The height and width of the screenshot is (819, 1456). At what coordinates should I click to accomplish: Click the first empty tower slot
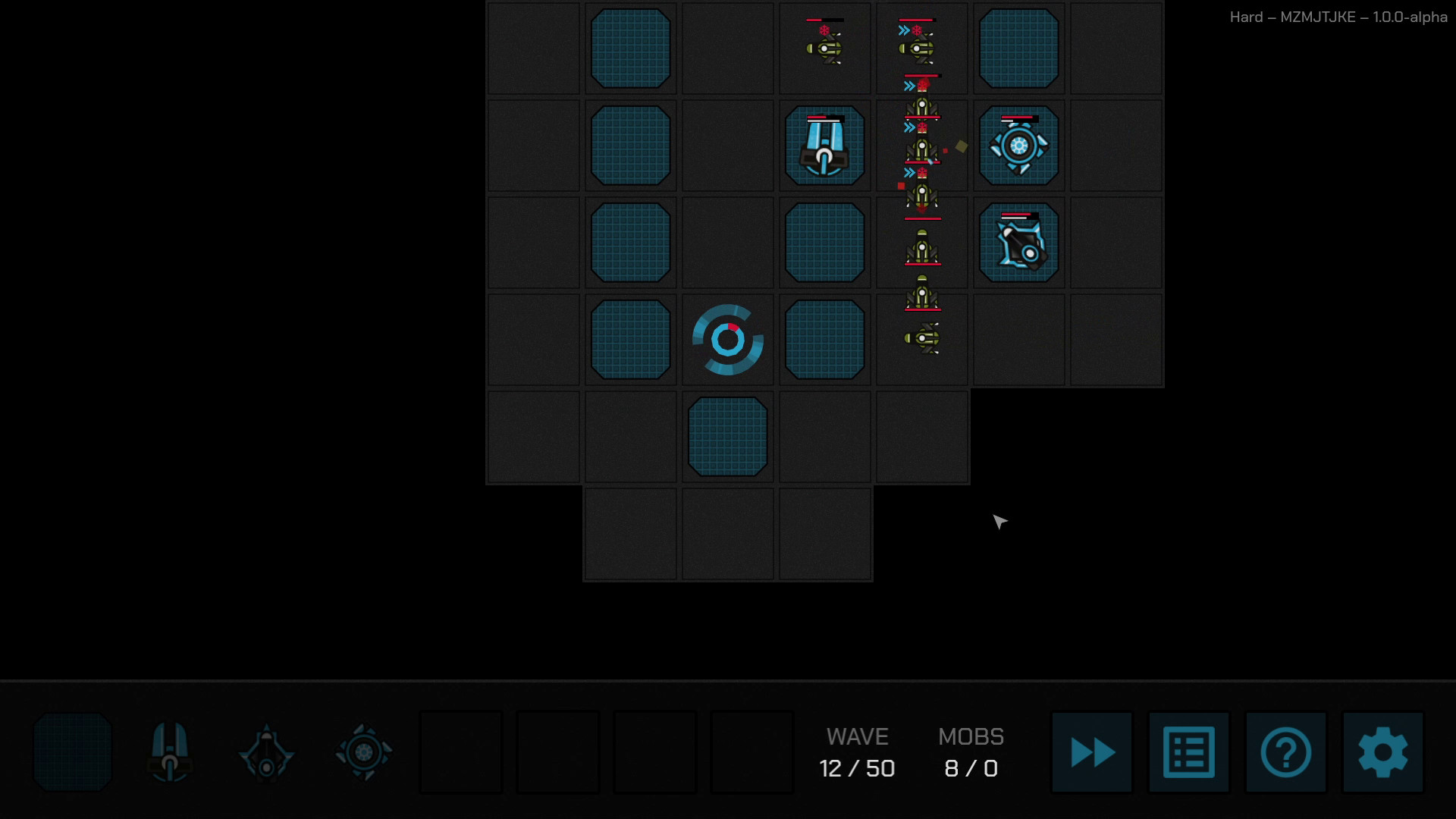click(461, 752)
